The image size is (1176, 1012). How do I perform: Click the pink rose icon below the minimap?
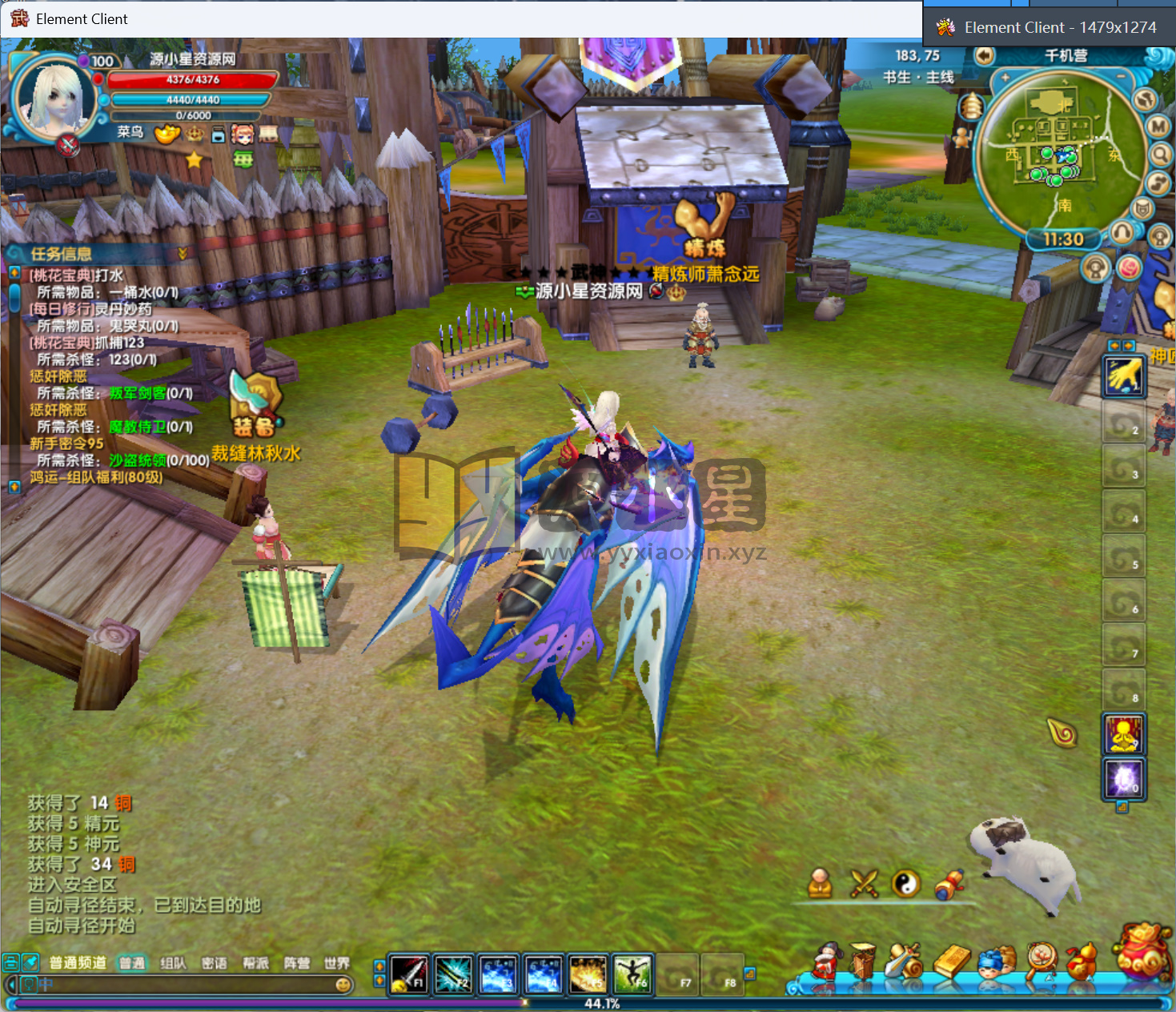coord(1129,267)
